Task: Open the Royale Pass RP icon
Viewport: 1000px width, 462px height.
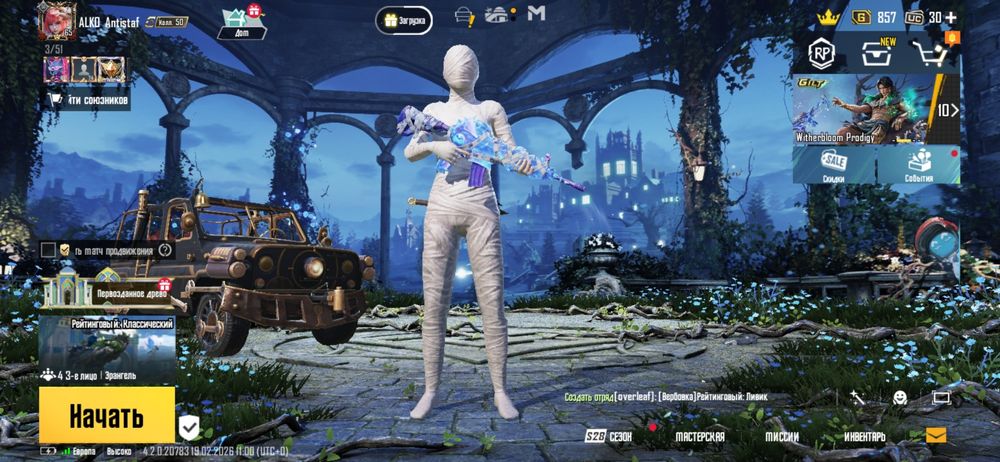Action: point(822,53)
